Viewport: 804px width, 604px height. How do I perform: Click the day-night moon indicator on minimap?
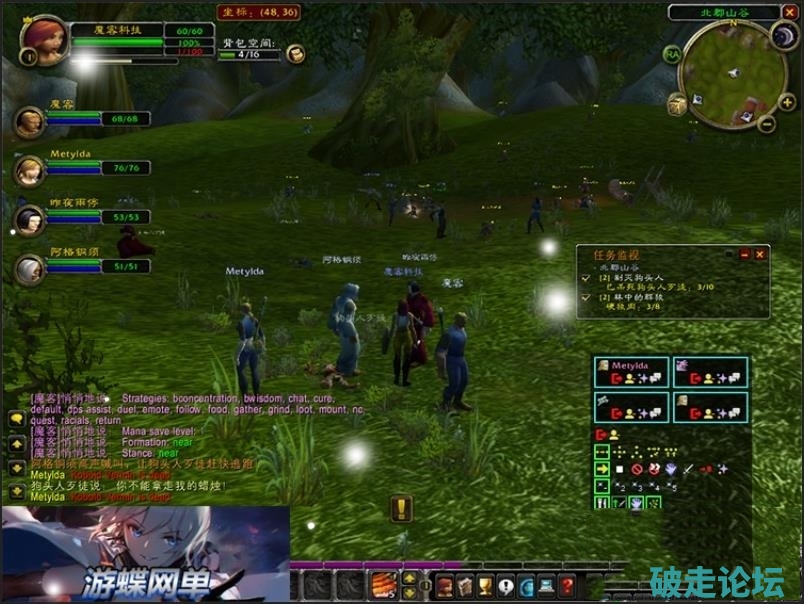tap(783, 38)
